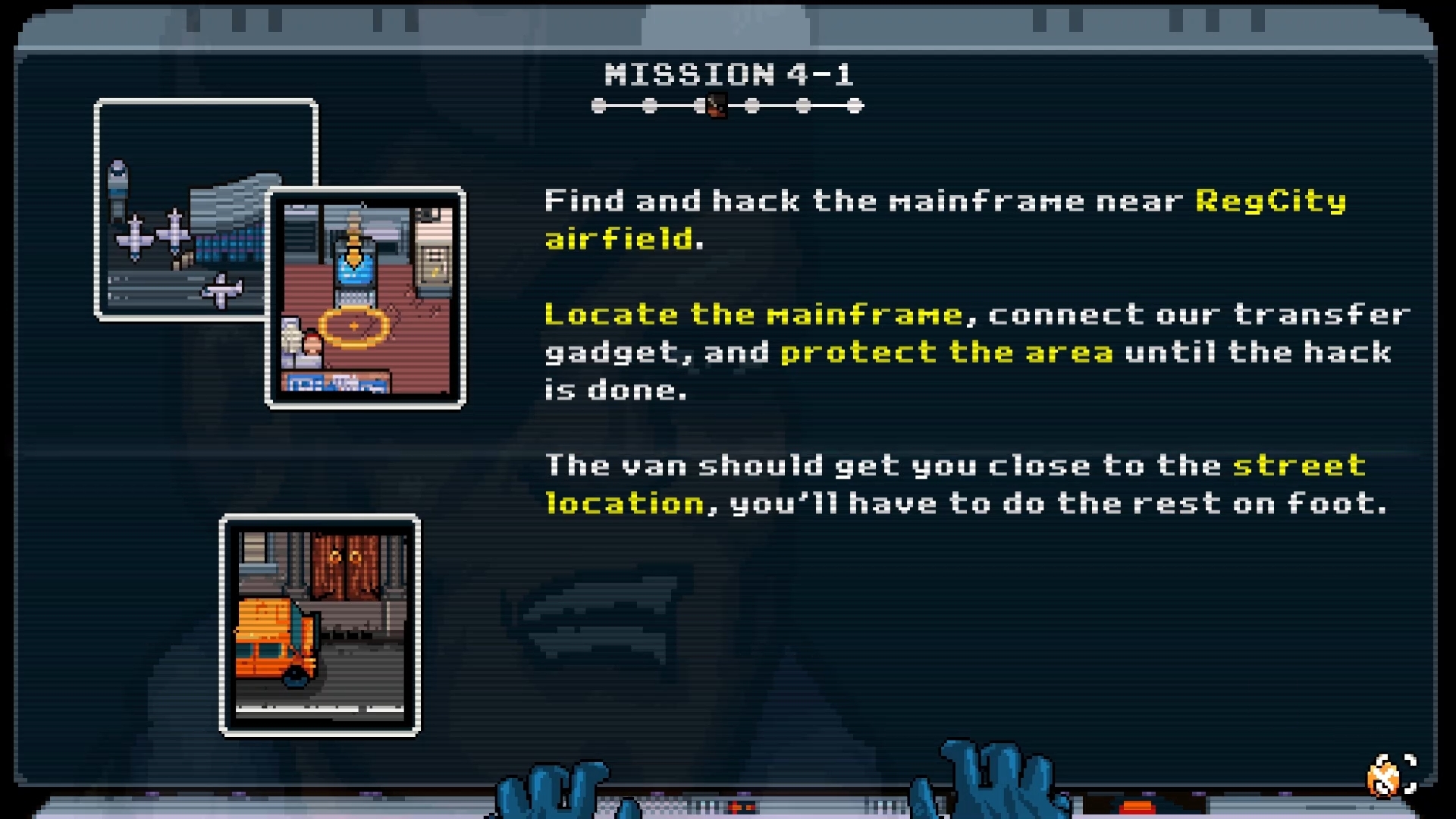Click the node right after the character marker
1456x819 pixels.
753,105
